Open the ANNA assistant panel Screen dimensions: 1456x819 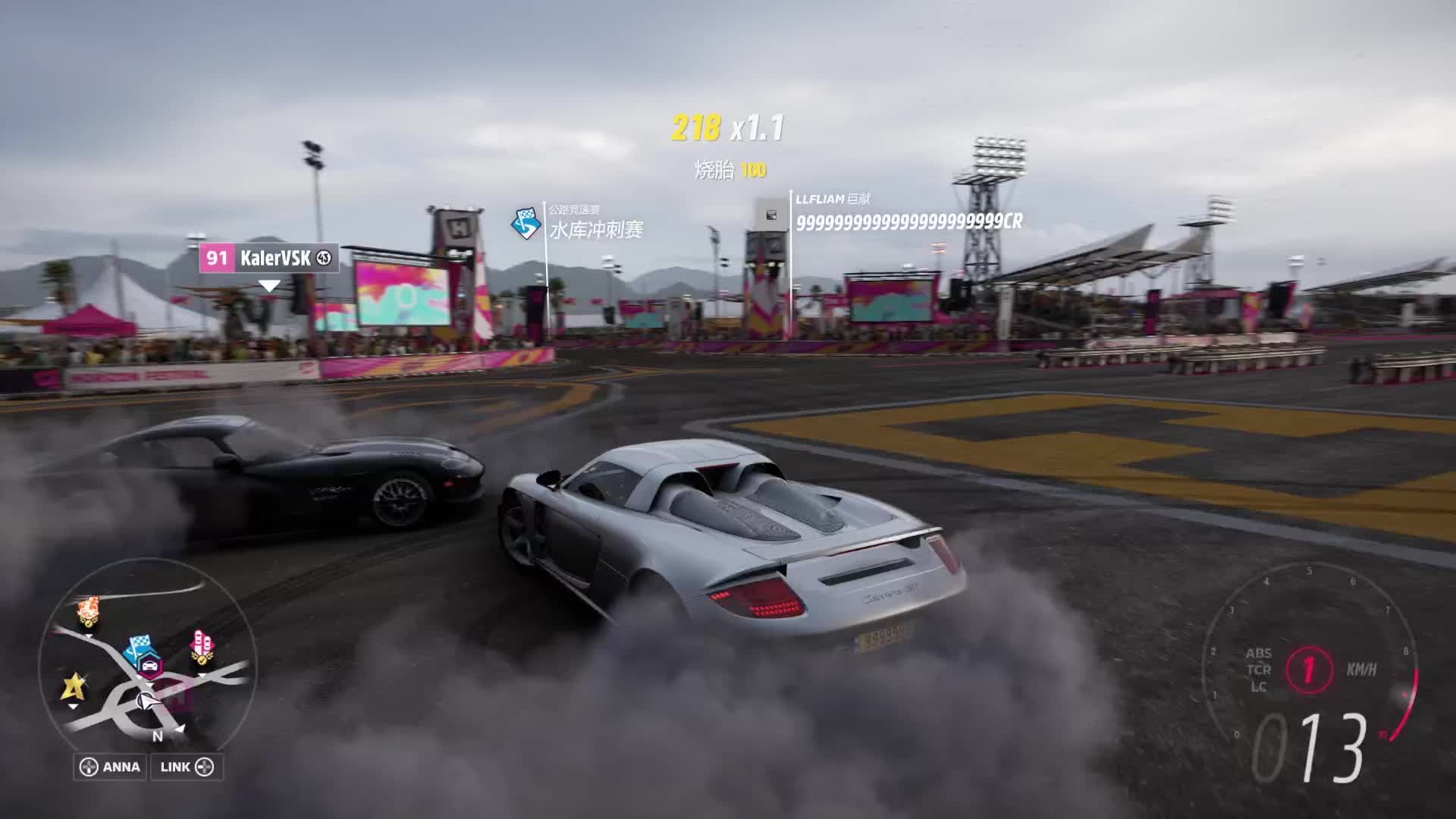(x=111, y=767)
